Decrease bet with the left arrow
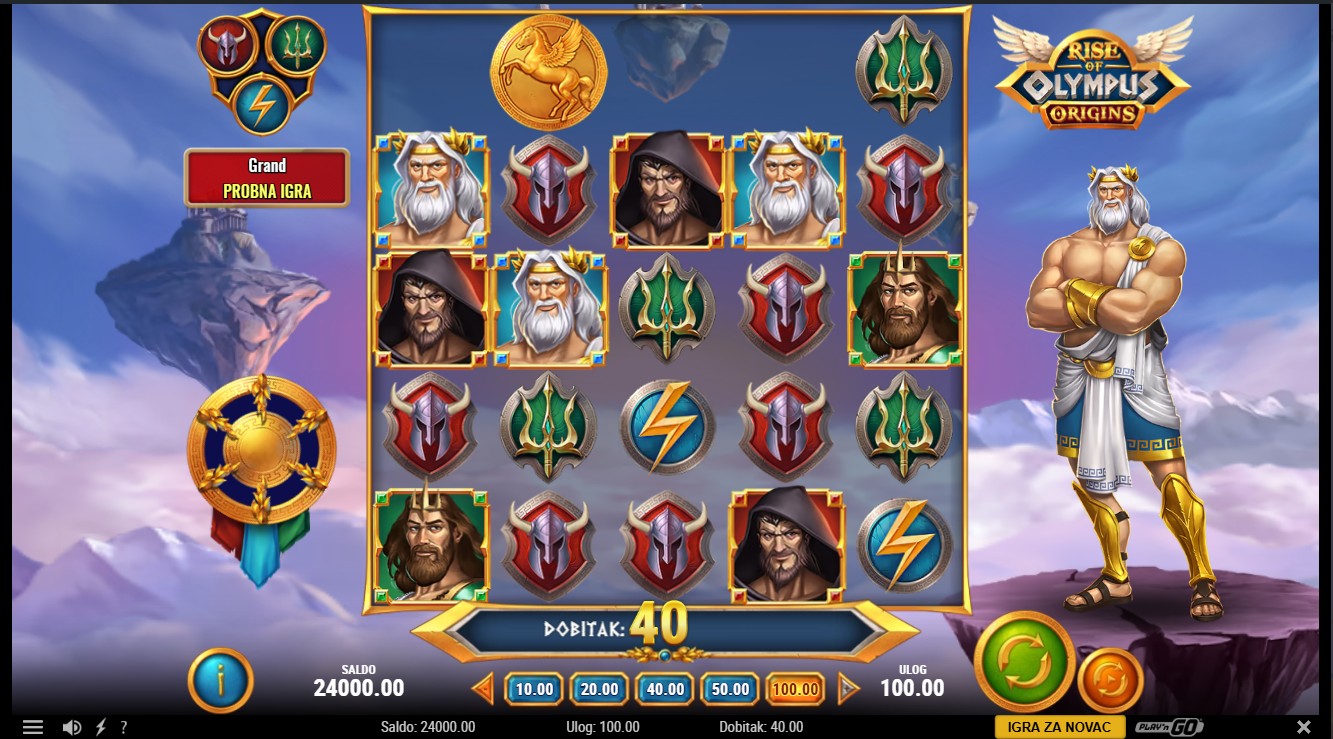The height and width of the screenshot is (739, 1333). pos(484,688)
